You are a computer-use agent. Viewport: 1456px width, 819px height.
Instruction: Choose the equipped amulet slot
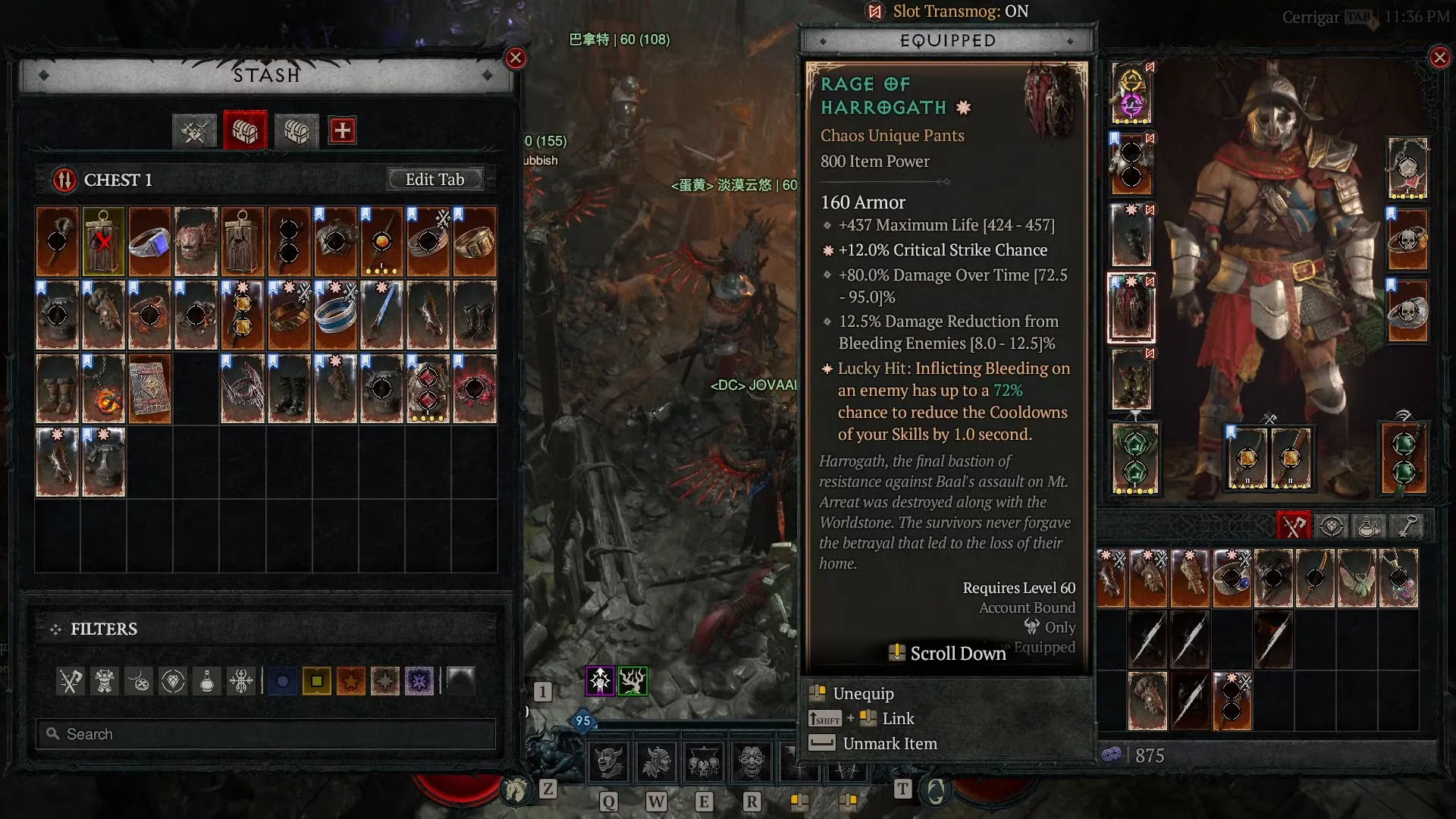(x=1407, y=168)
